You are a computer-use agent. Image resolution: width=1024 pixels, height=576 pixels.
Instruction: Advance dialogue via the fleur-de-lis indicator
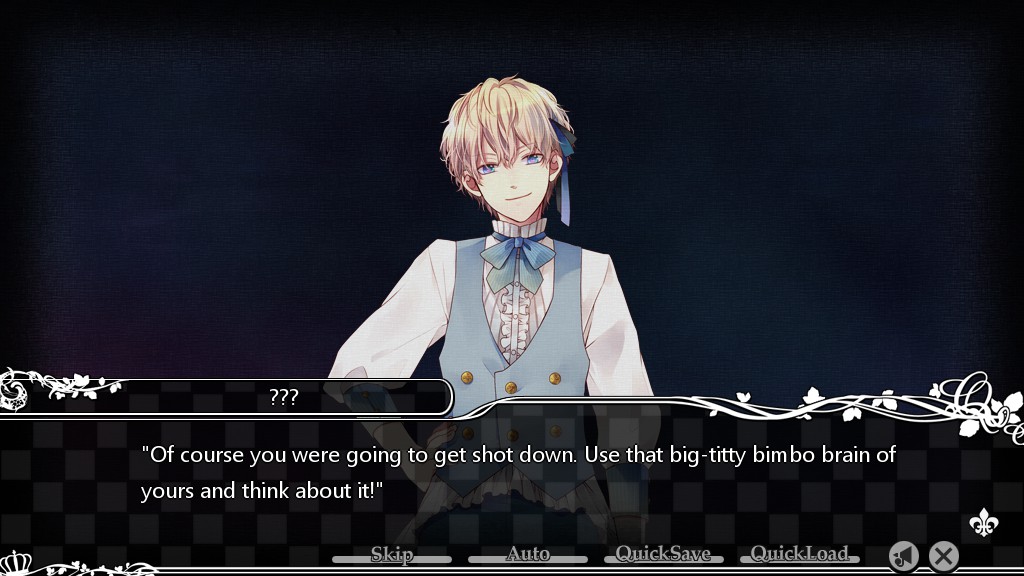click(x=983, y=523)
